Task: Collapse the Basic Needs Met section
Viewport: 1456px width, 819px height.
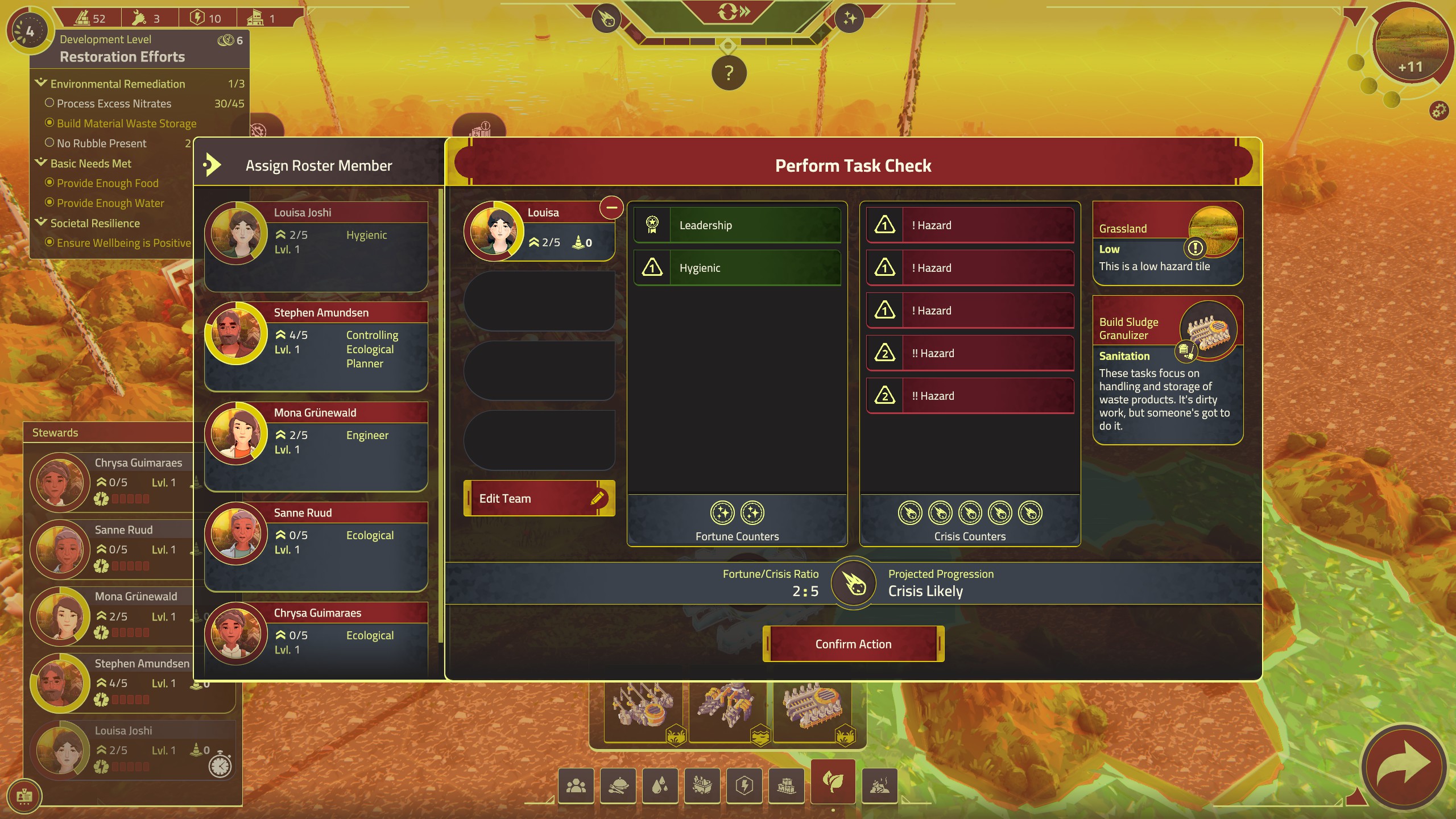Action: point(41,162)
